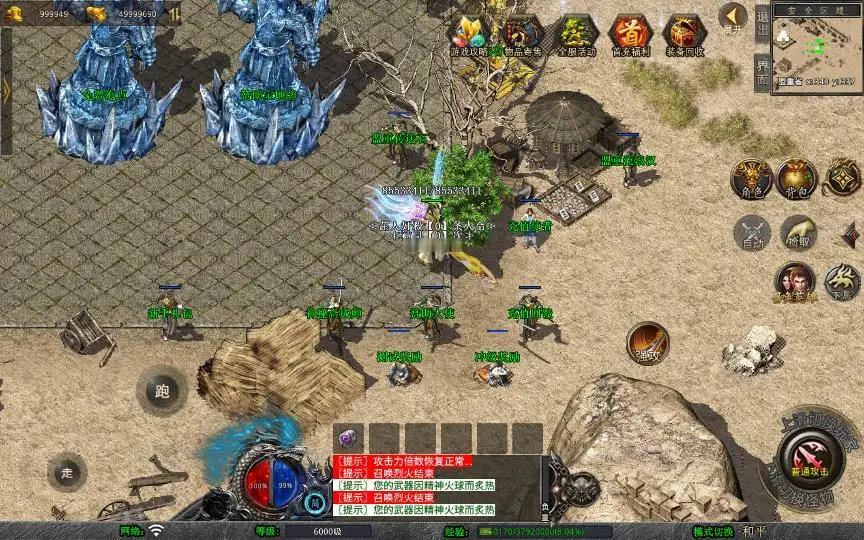Open the 装备回收 equipment recycling chest
This screenshot has height=540, width=864.
tap(684, 35)
